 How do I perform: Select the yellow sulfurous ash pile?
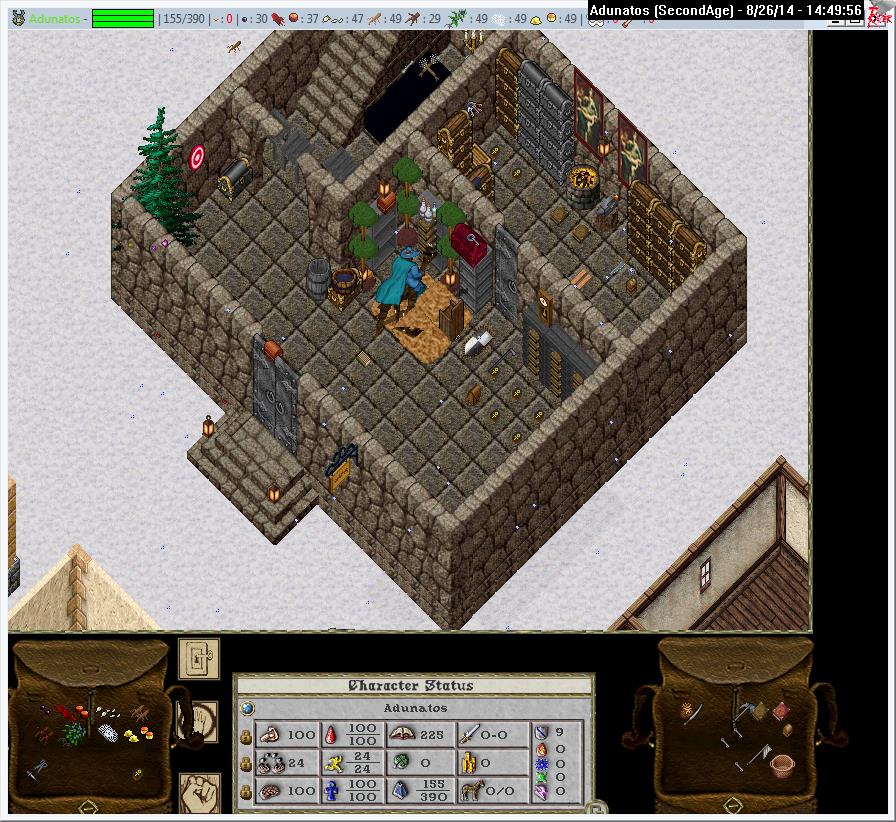[x=130, y=735]
